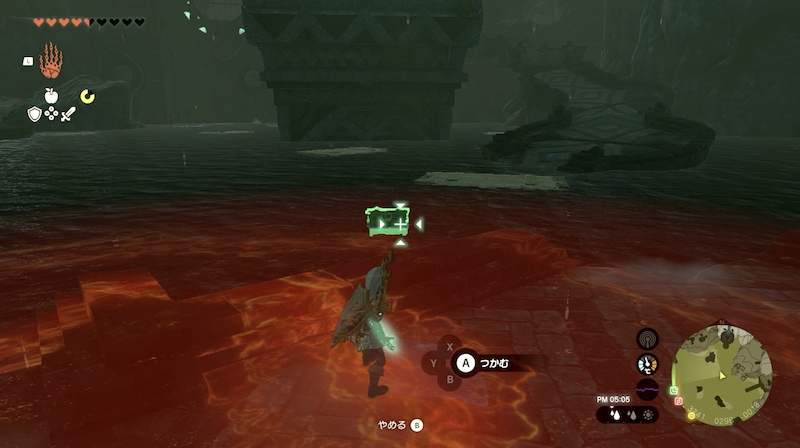Click the white apple item icon
800x448 pixels.
pyautogui.click(x=51, y=96)
